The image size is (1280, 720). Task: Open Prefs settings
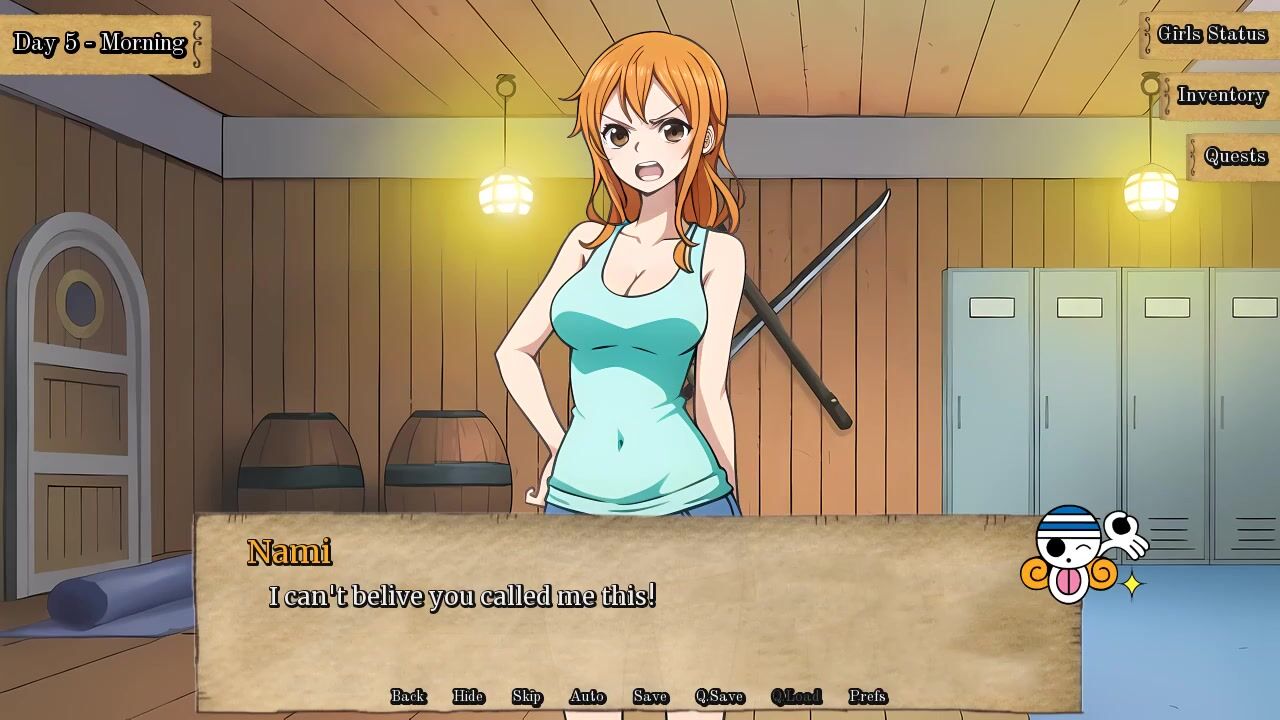click(867, 696)
